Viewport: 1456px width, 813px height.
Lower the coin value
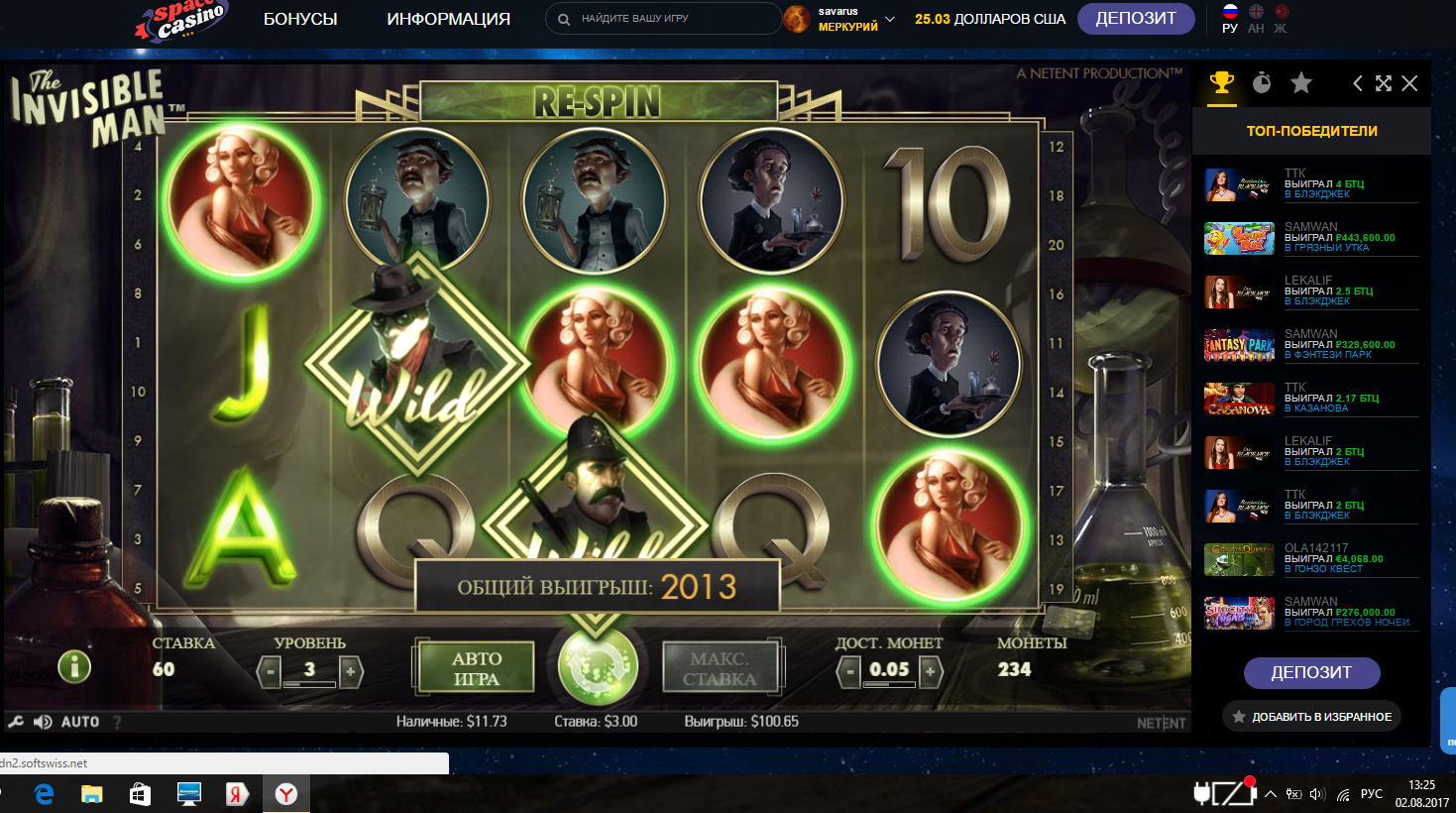coord(848,672)
